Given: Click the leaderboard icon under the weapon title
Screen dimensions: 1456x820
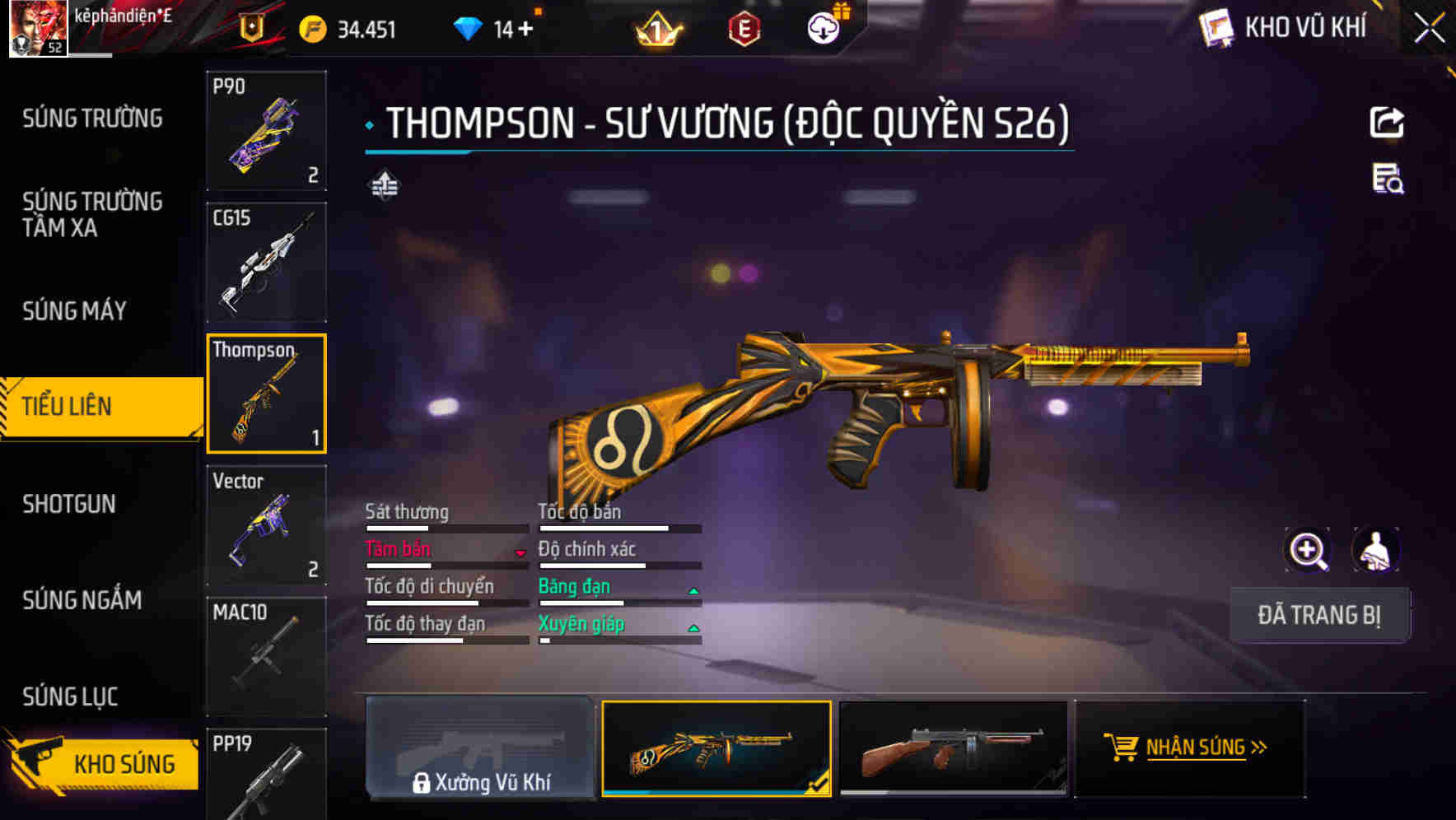Looking at the screenshot, I should [x=383, y=184].
